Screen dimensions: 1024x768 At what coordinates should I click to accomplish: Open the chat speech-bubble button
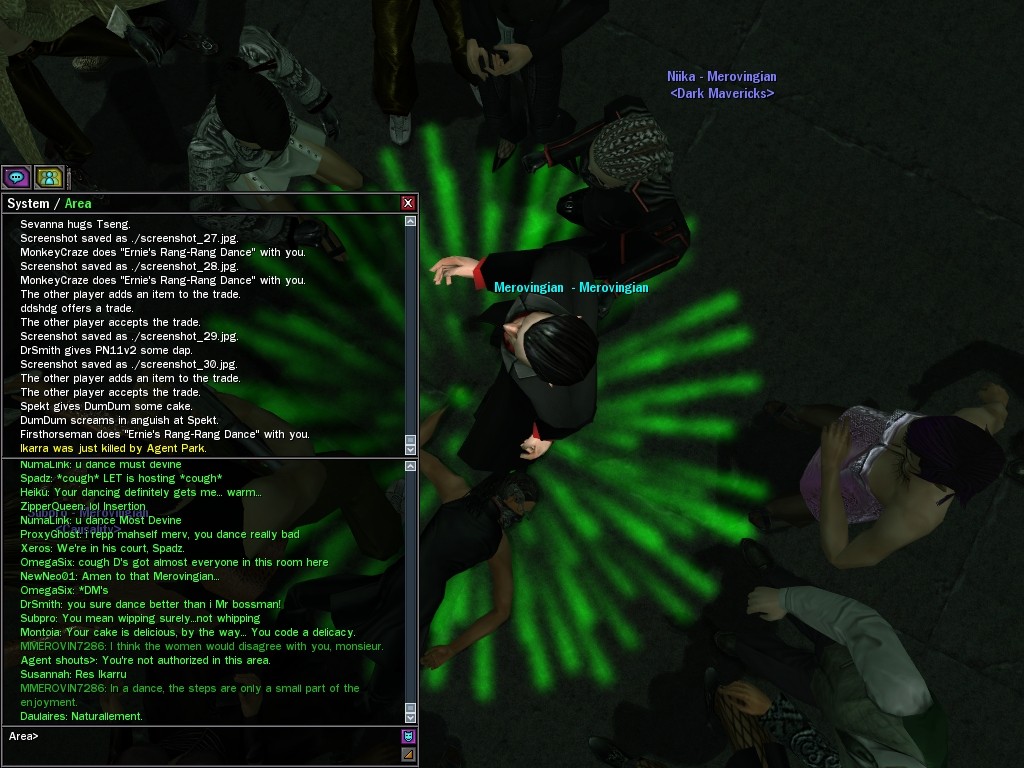click(x=16, y=178)
